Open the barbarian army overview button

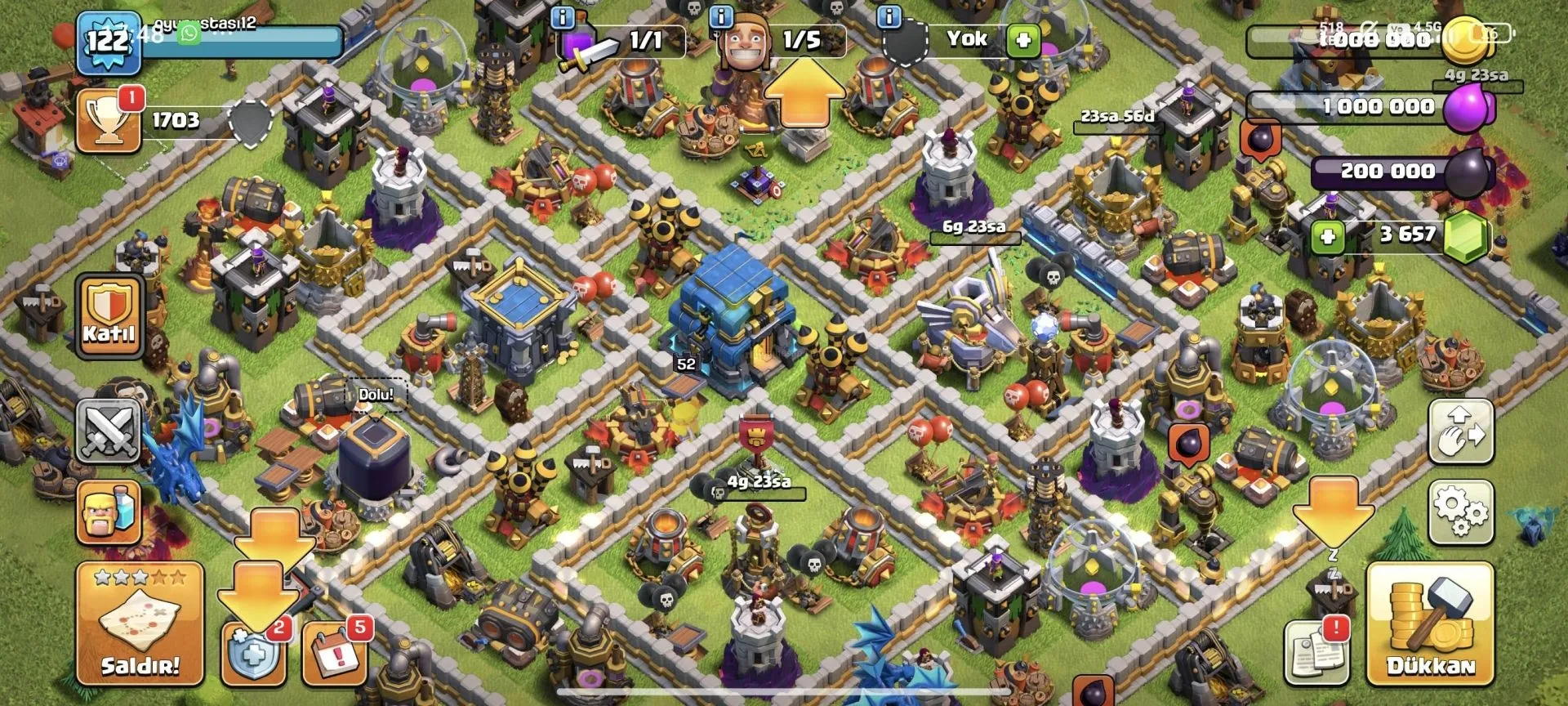click(x=109, y=512)
